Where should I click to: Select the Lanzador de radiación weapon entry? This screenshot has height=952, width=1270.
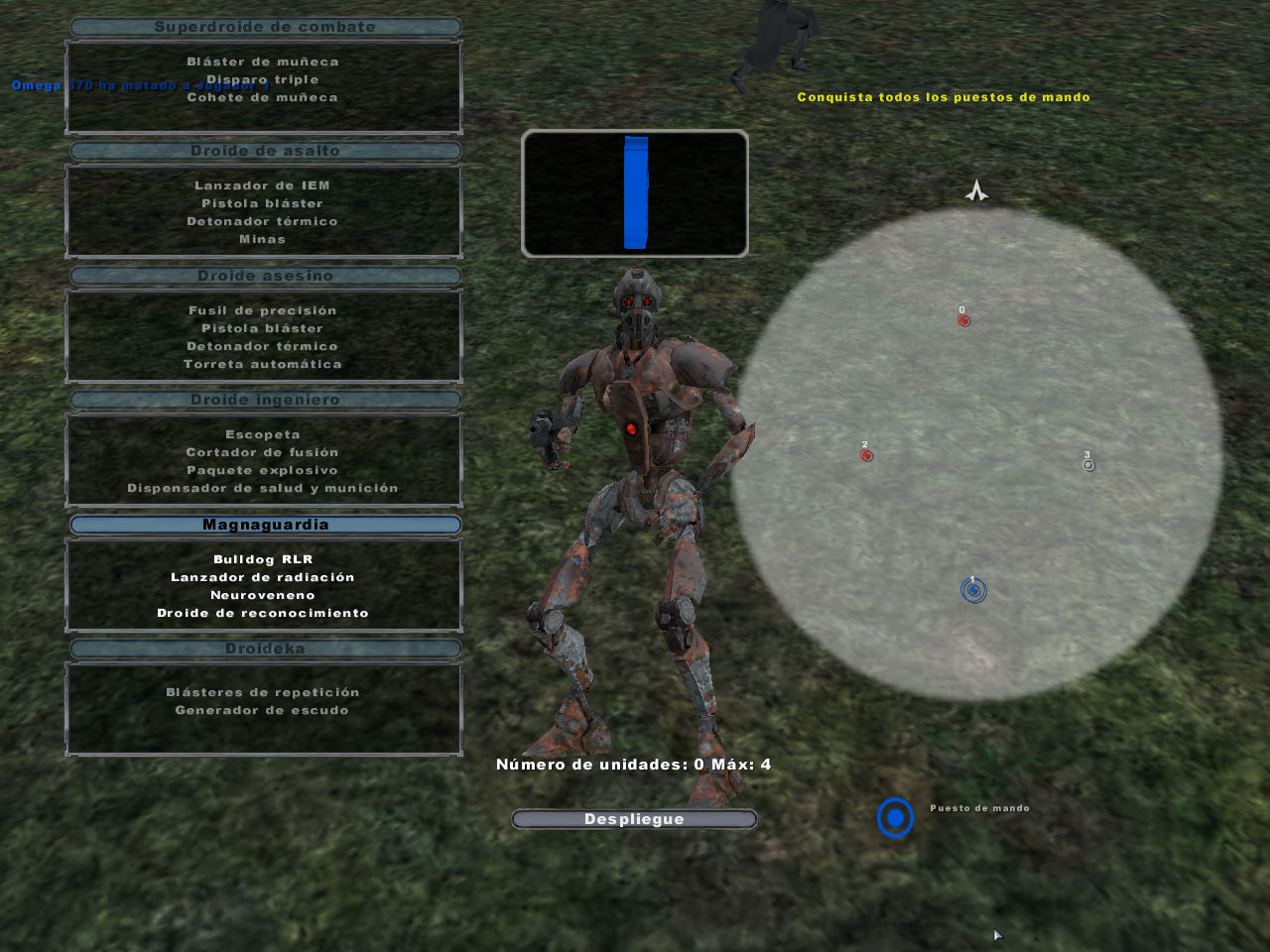pos(263,576)
